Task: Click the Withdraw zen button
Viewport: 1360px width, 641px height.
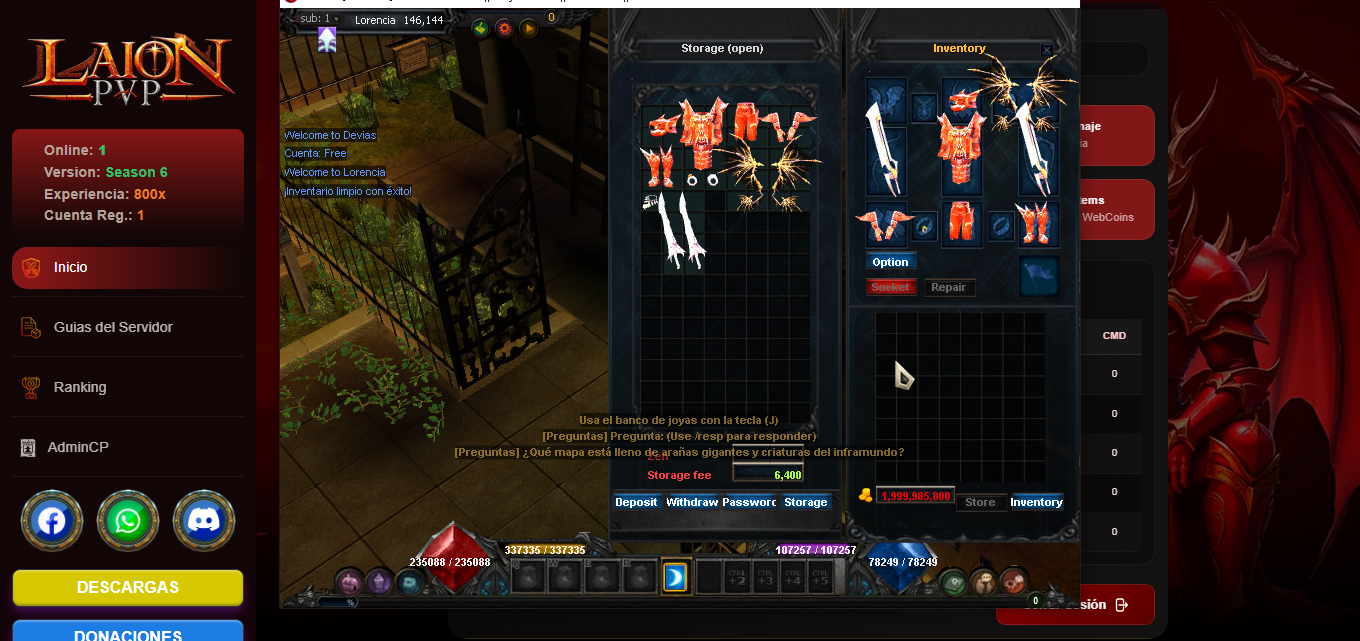Action: [x=692, y=502]
